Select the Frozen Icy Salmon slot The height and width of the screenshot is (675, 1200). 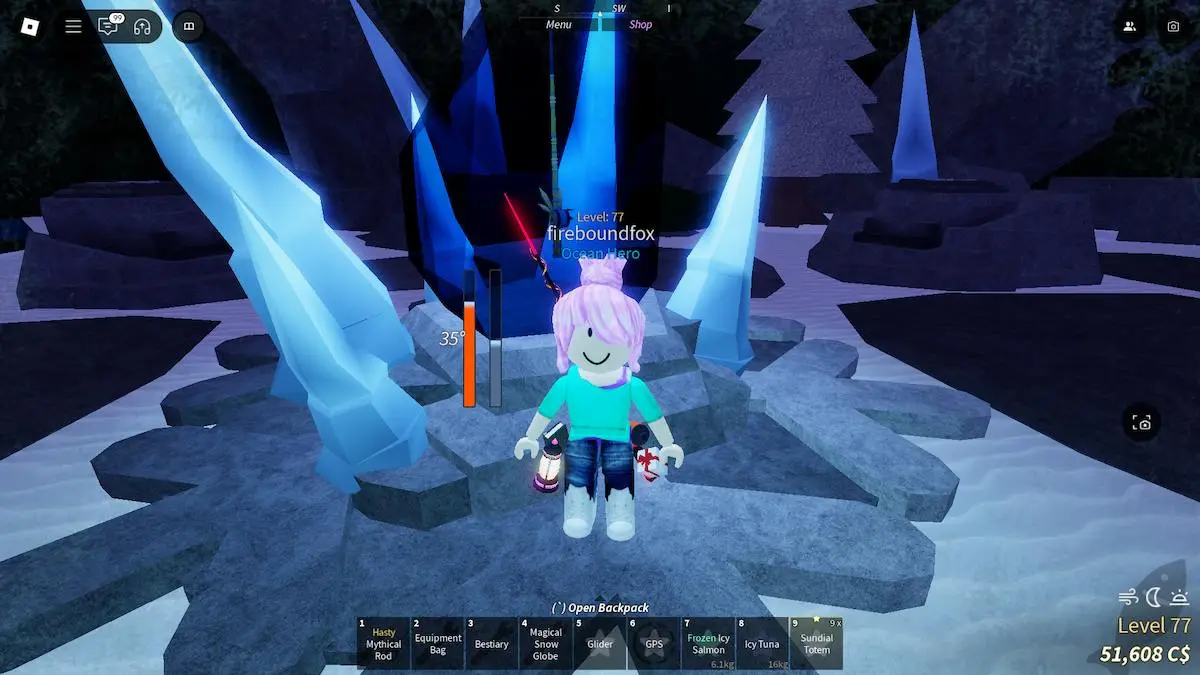pyautogui.click(x=708, y=643)
